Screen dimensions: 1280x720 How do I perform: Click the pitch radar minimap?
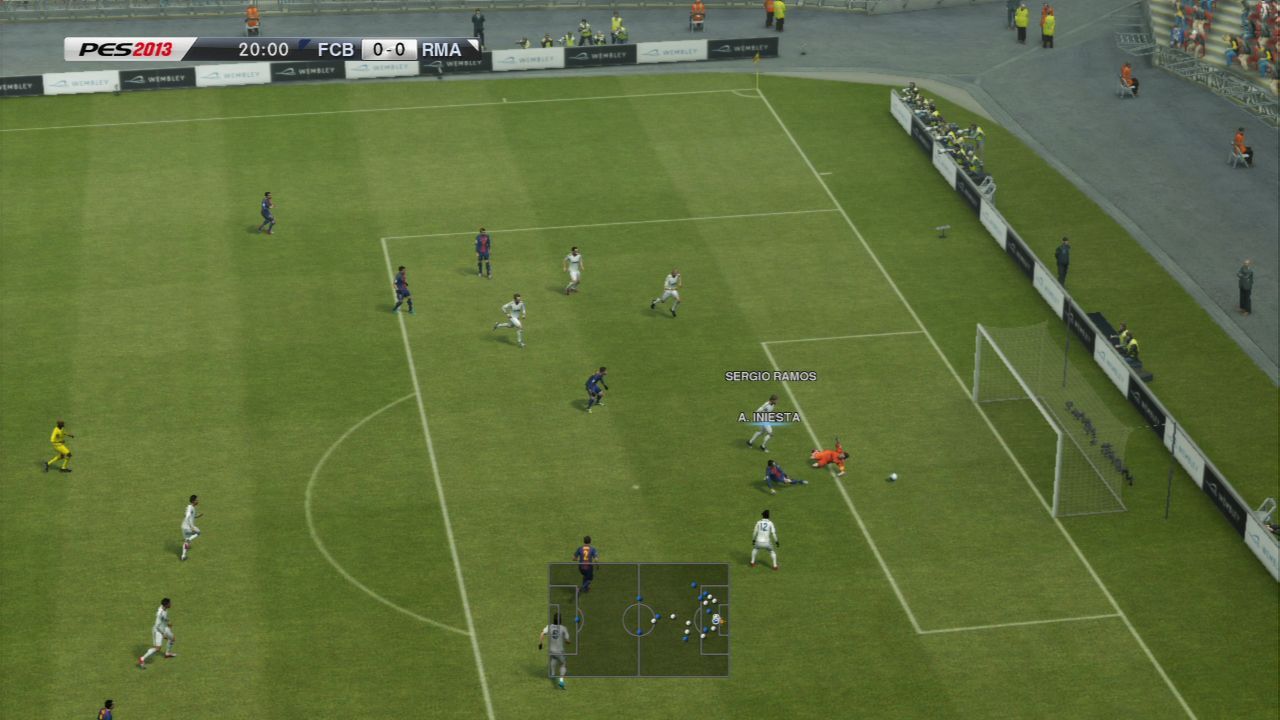point(638,620)
